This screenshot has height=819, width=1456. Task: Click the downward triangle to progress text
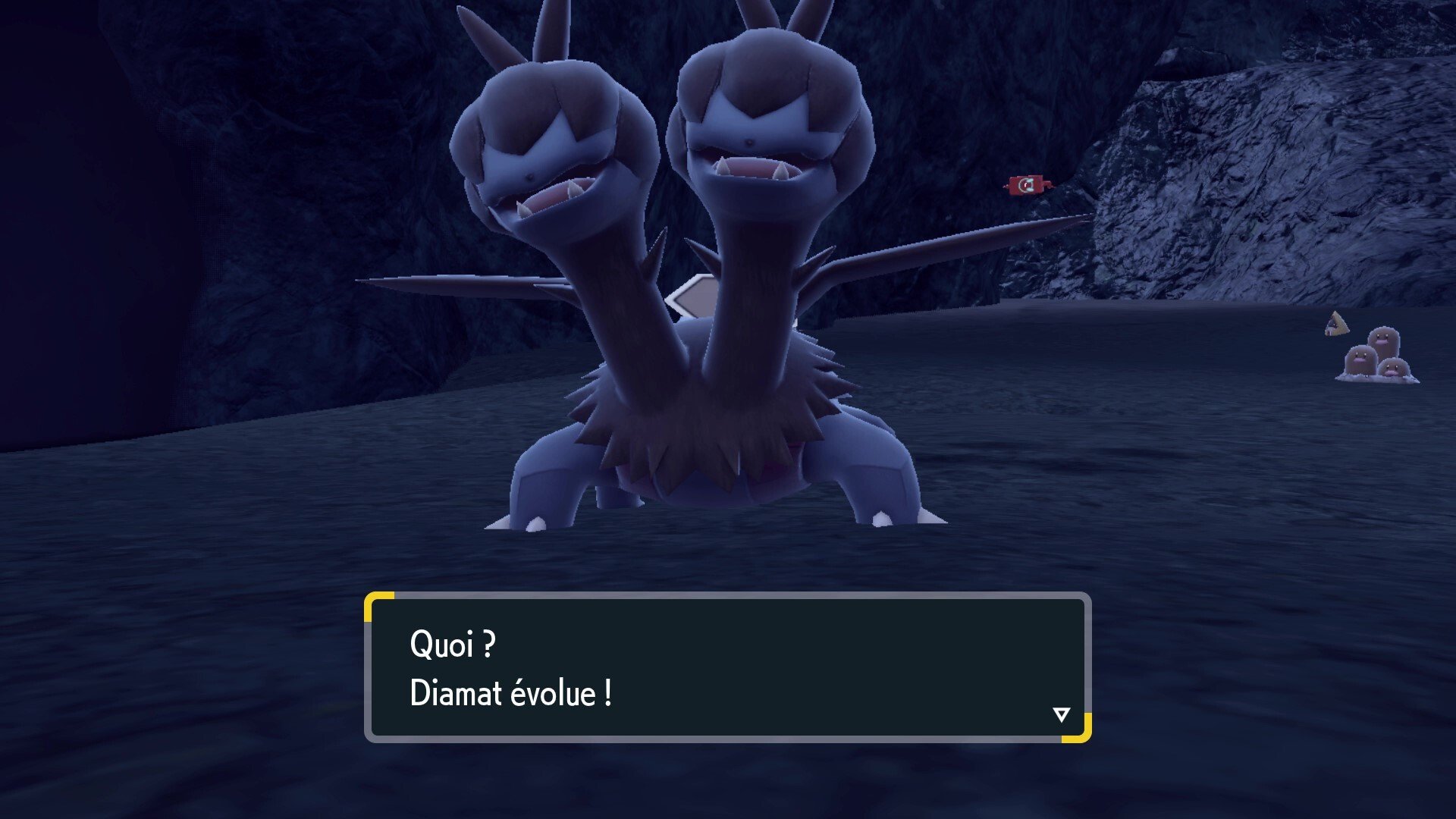[x=1062, y=714]
